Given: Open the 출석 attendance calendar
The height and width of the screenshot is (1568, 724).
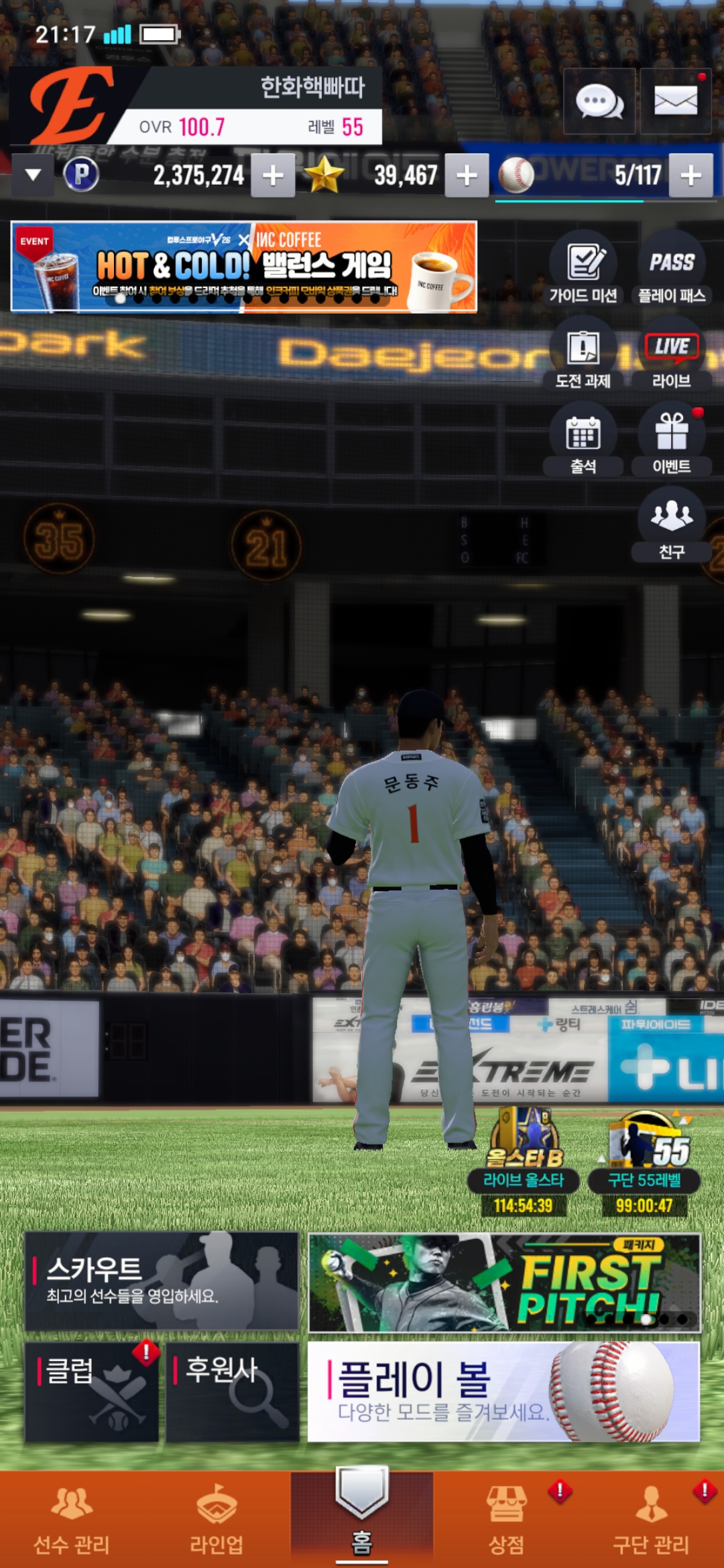Looking at the screenshot, I should (583, 441).
